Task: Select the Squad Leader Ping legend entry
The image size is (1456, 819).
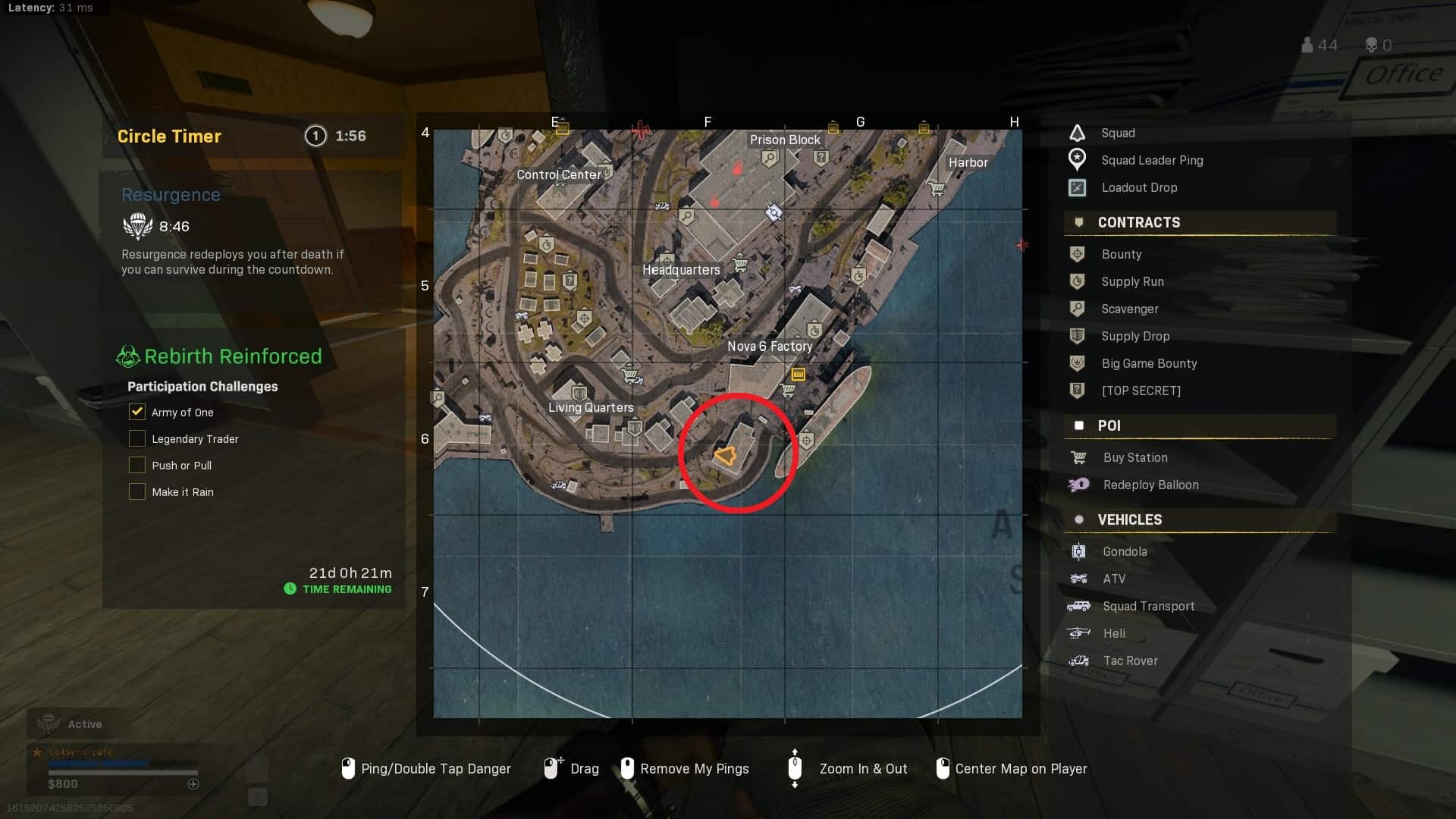Action: [1151, 160]
